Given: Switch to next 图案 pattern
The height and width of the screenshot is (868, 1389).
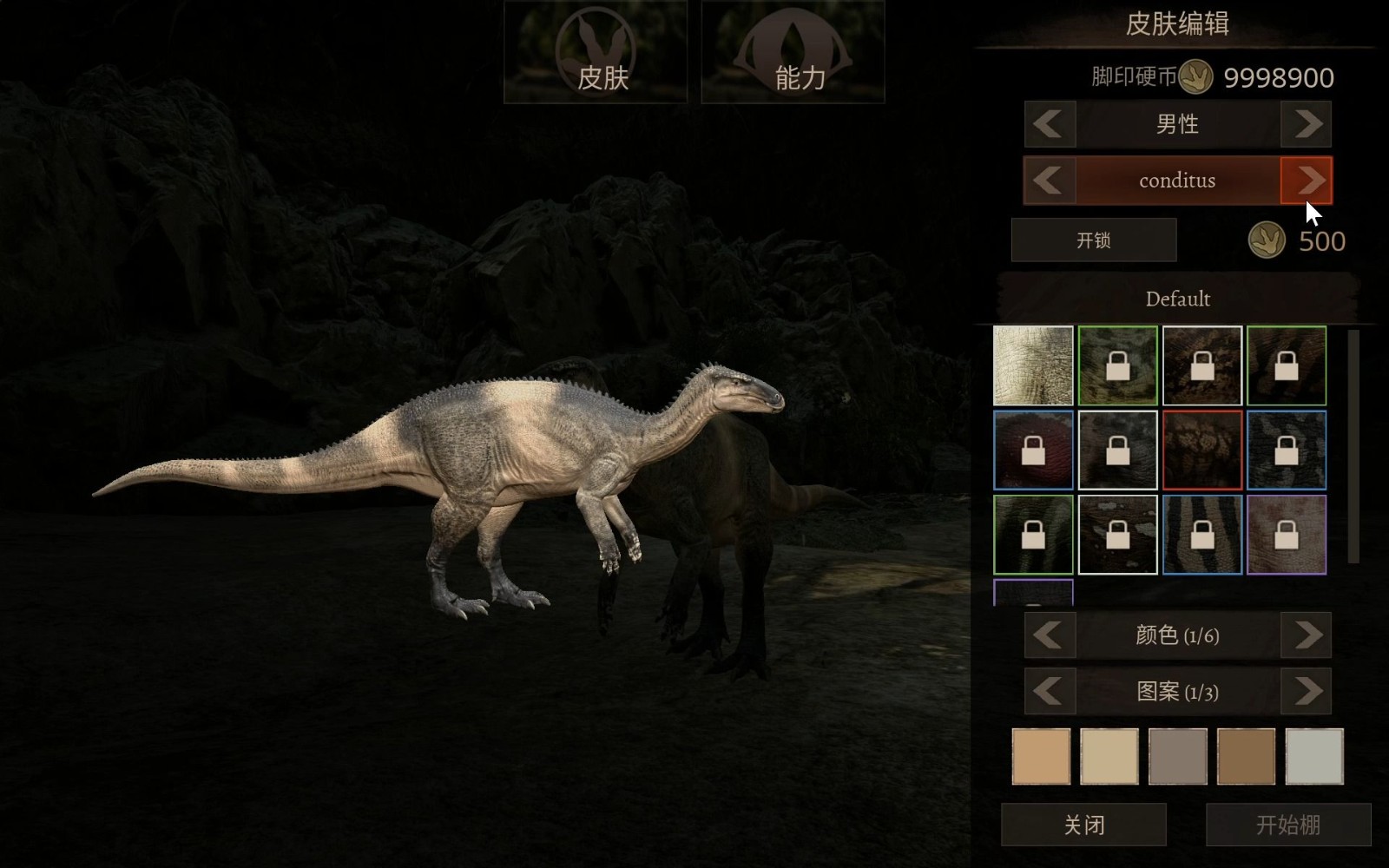Looking at the screenshot, I should coord(1307,692).
